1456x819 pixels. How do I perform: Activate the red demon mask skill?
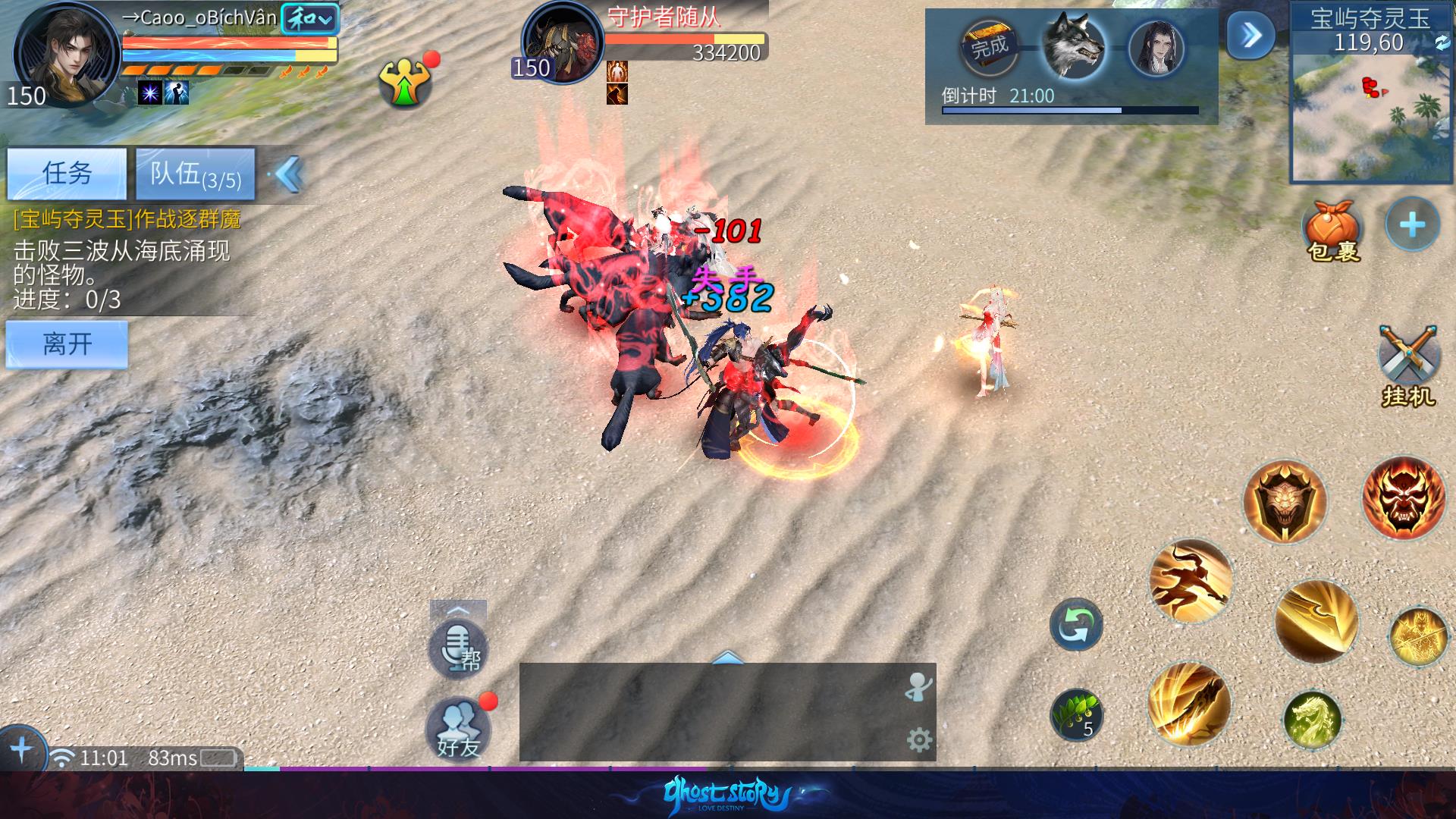(1403, 497)
